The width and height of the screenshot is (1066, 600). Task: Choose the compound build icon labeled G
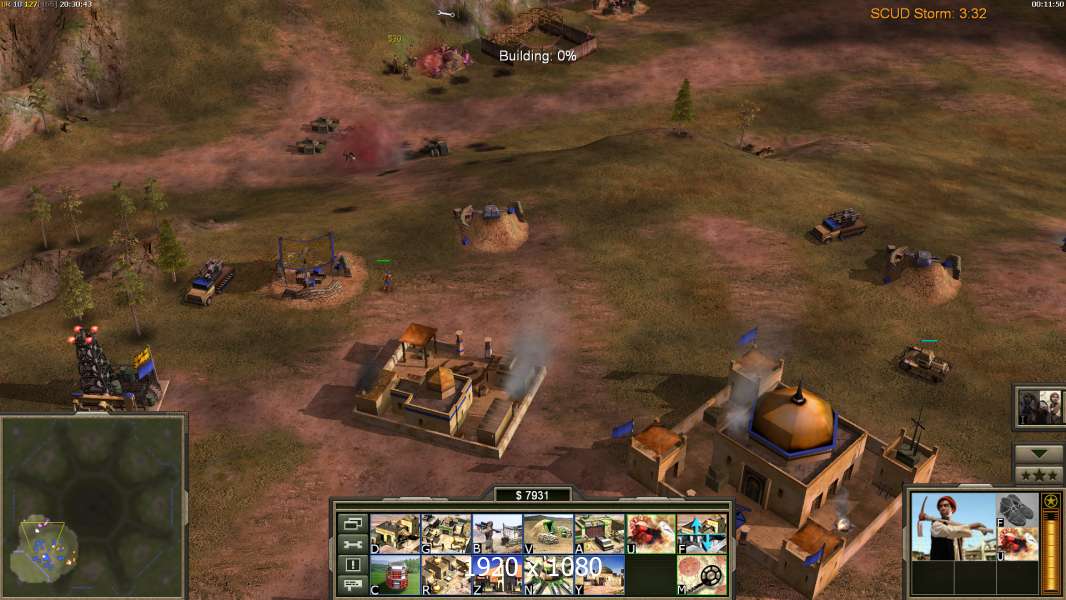tap(445, 533)
